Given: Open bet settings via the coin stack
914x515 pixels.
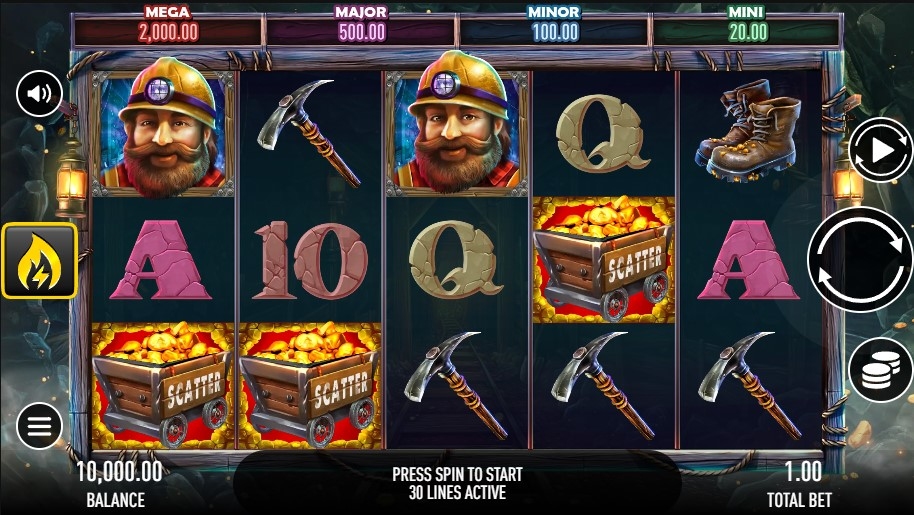Looking at the screenshot, I should tap(879, 370).
